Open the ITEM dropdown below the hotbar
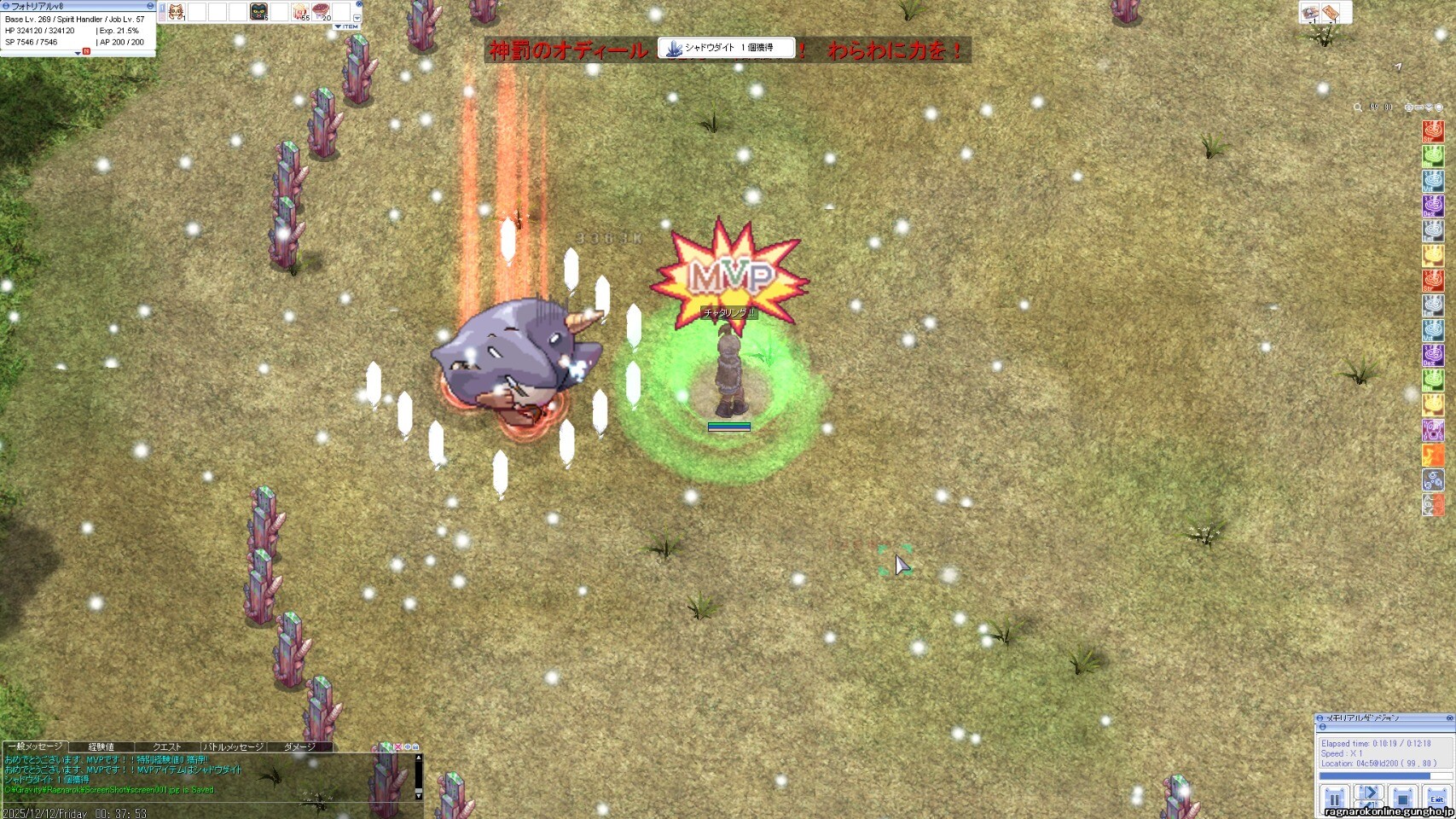Image resolution: width=1456 pixels, height=819 pixels. point(346,26)
